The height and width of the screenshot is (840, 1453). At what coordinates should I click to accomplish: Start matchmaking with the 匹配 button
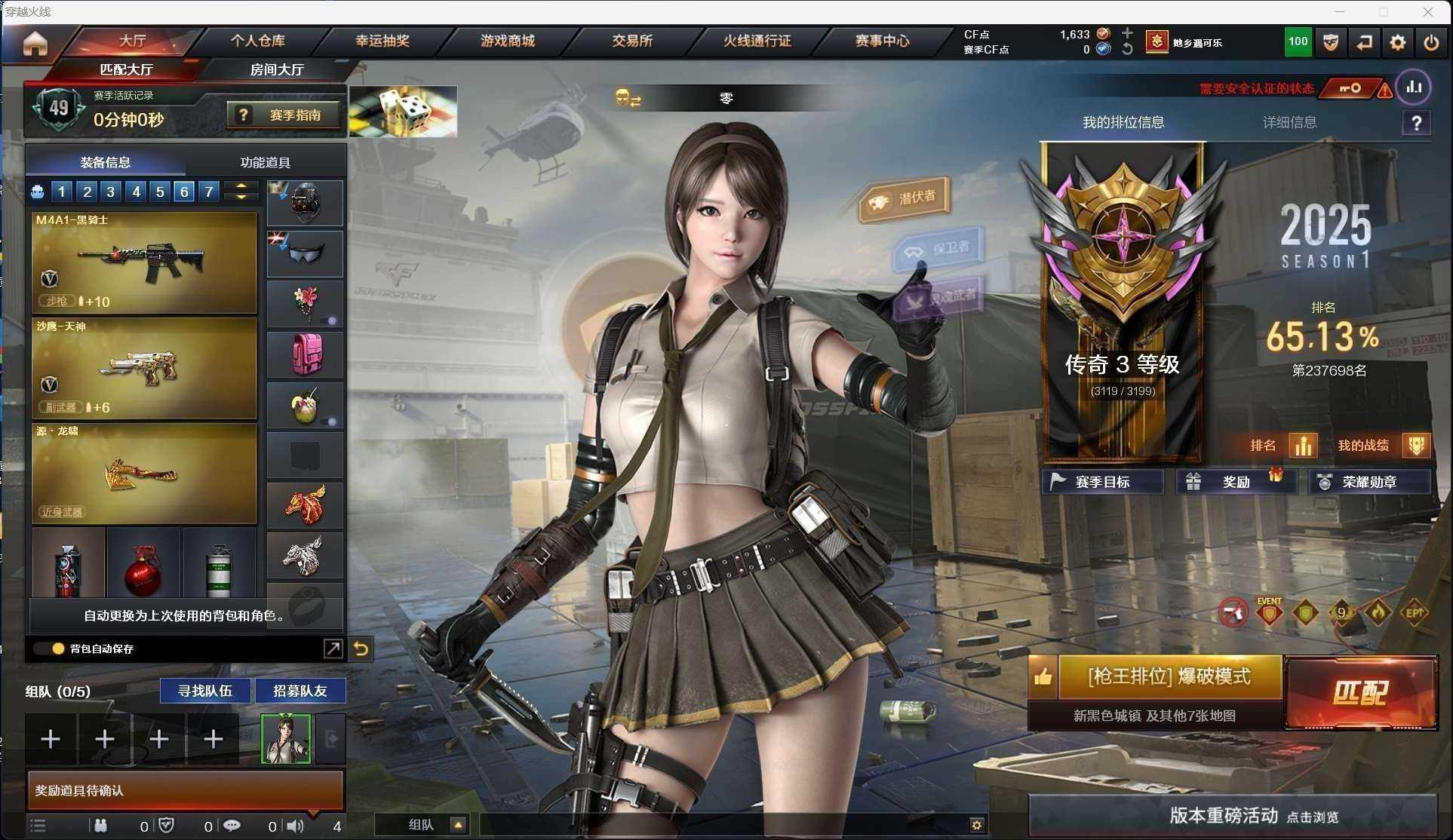(x=1360, y=693)
